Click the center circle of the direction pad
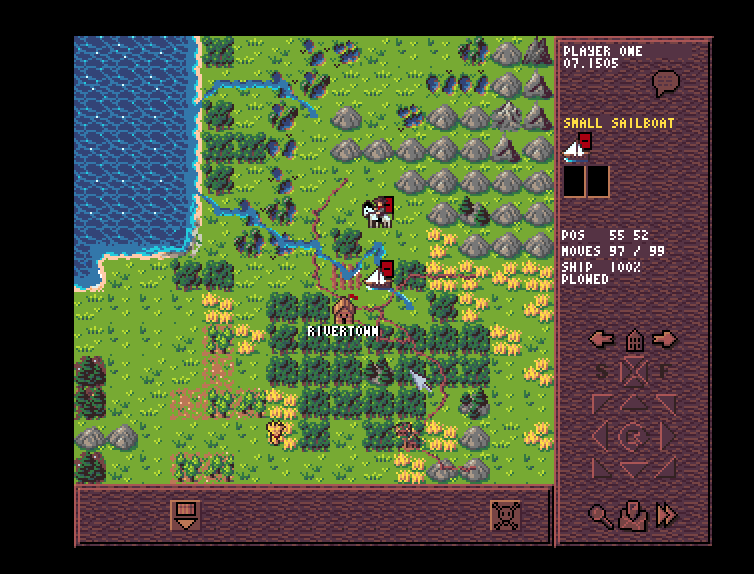Image resolution: width=754 pixels, height=574 pixels. [x=633, y=436]
